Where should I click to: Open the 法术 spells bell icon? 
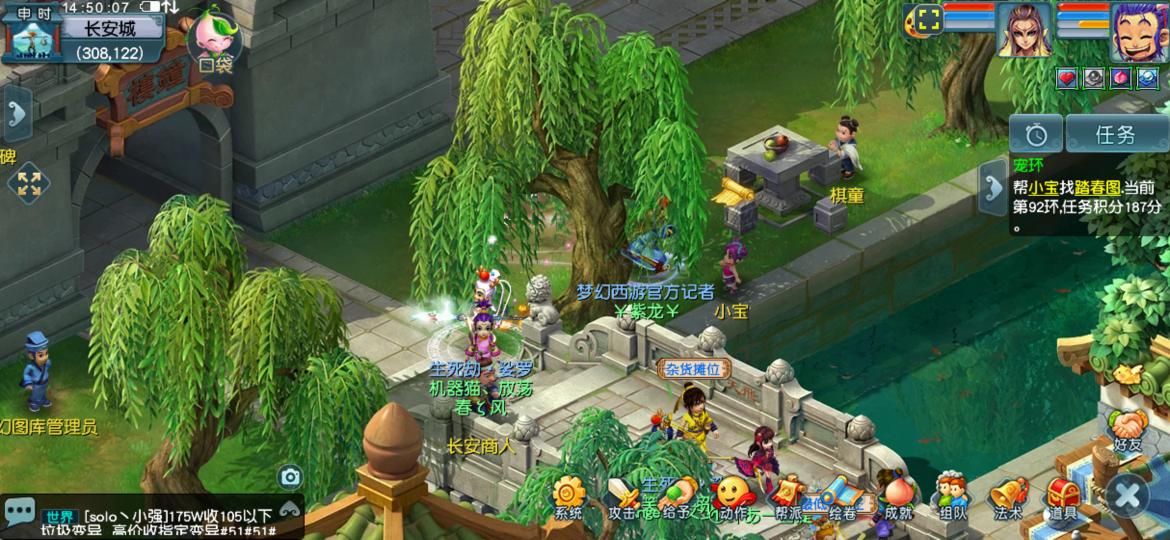1007,494
